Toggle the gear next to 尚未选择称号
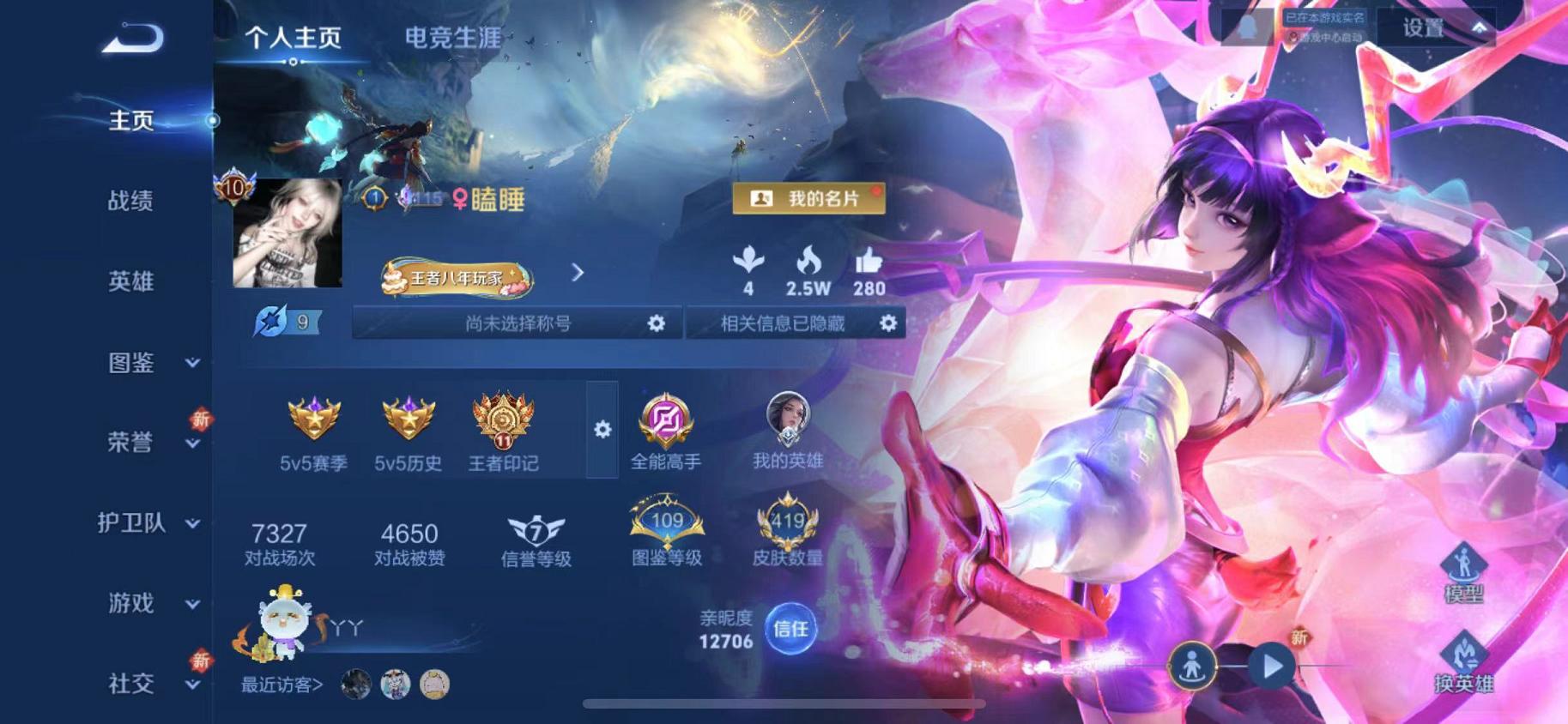 point(657,323)
